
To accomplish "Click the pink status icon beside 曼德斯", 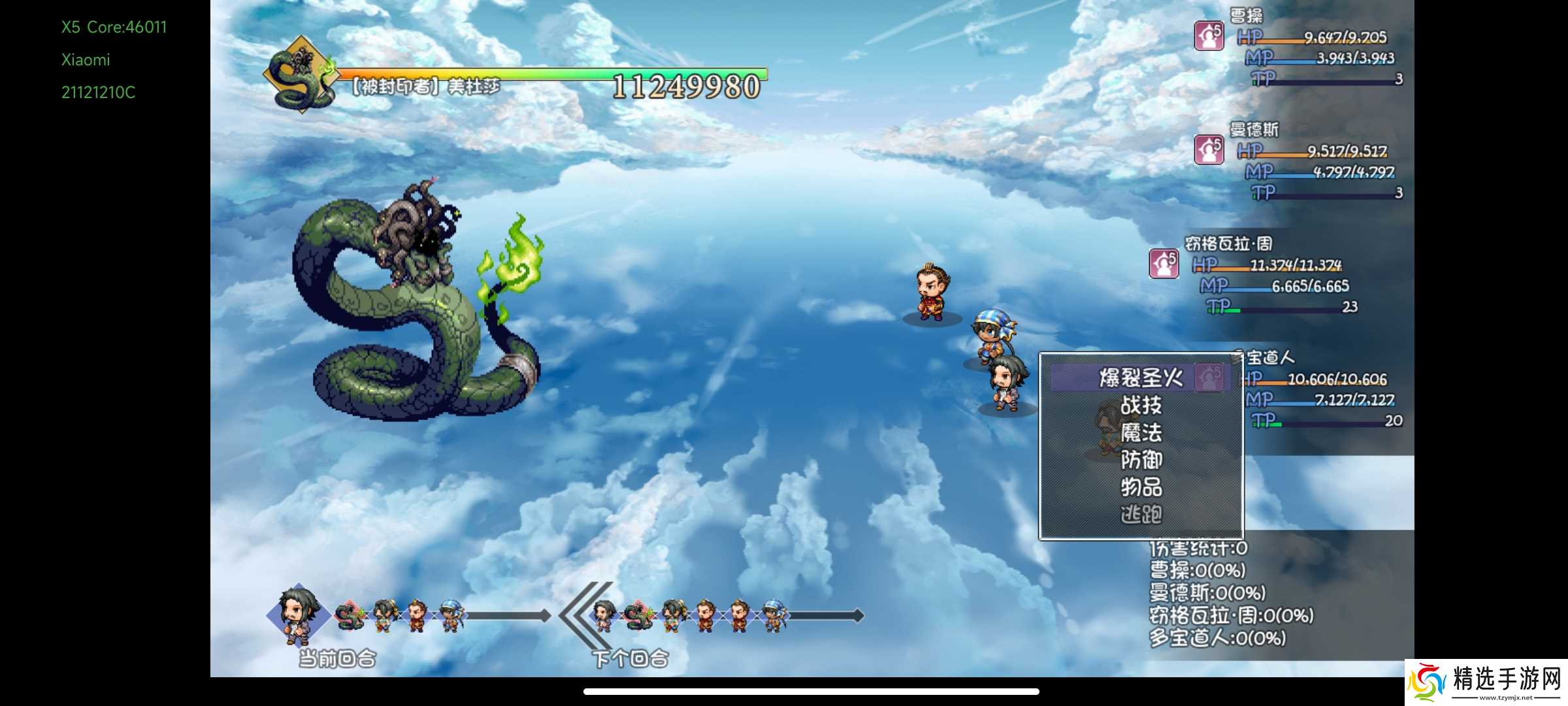I will pos(1209,150).
